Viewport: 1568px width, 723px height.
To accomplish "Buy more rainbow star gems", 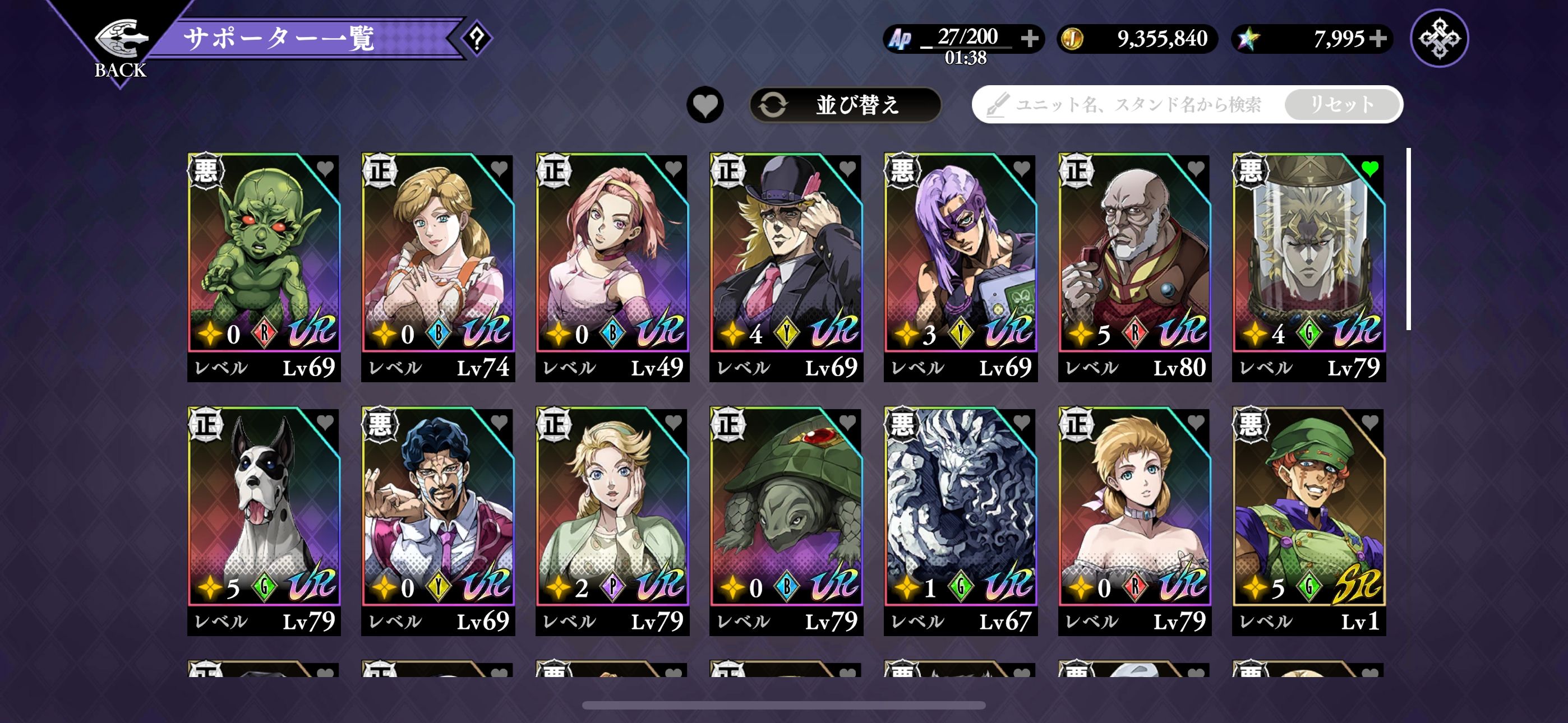I will point(1378,38).
